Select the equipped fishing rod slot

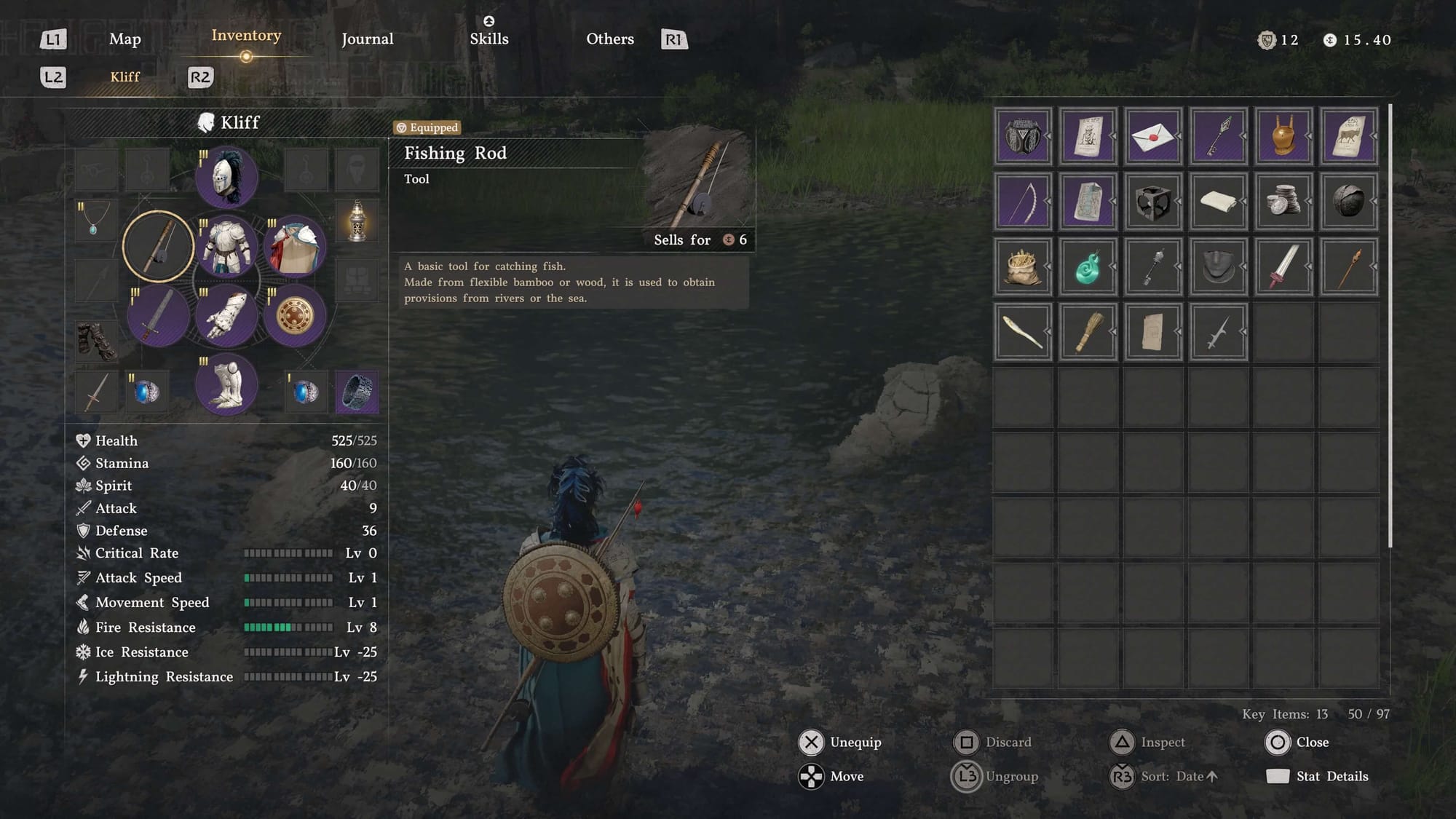point(159,246)
